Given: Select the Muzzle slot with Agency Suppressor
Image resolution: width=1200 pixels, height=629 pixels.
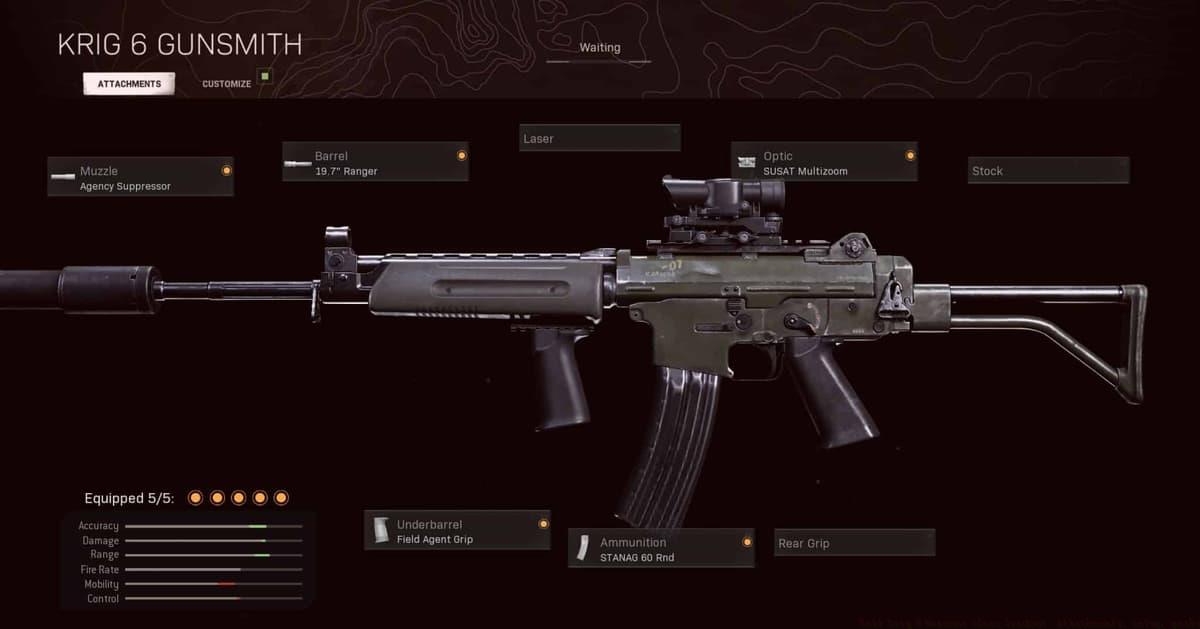Looking at the screenshot, I should [x=140, y=178].
